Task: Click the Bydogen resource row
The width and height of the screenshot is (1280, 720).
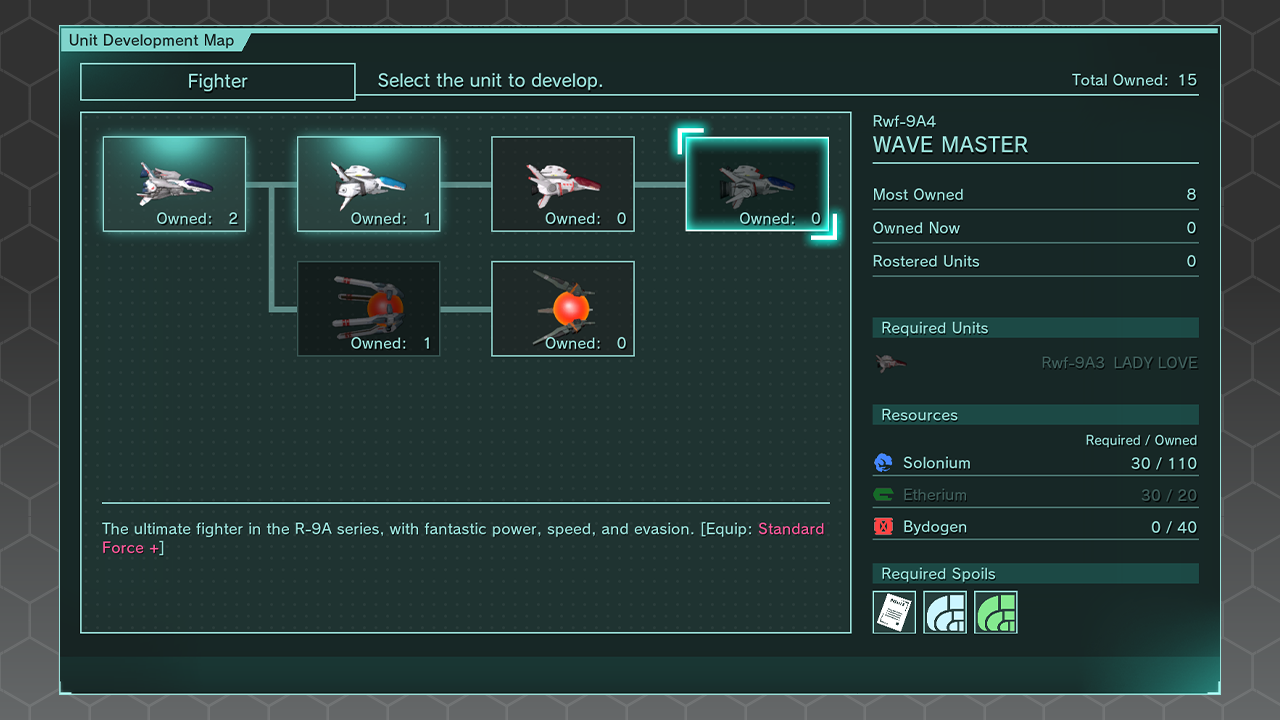Action: (1035, 527)
